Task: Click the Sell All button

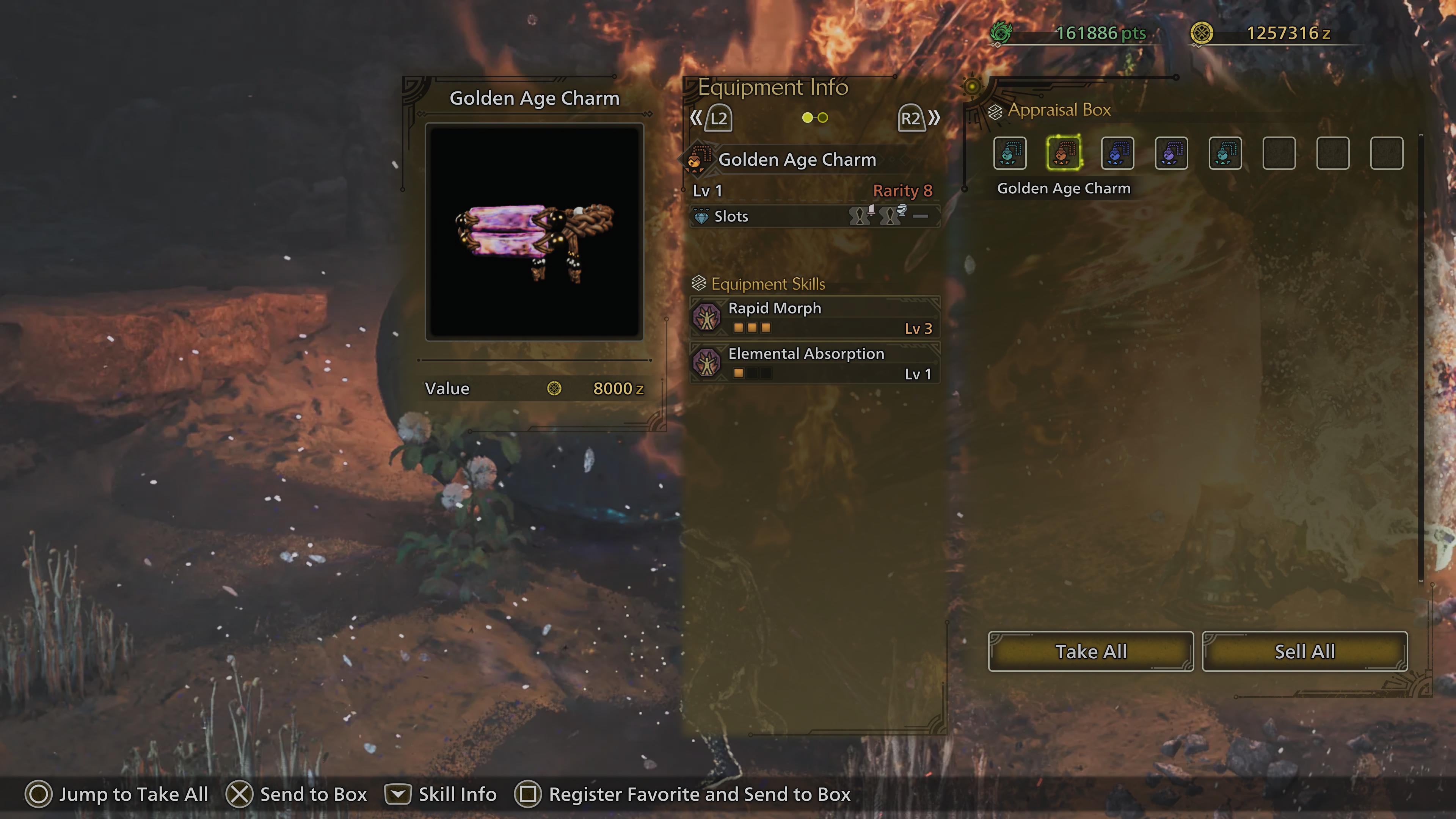Action: (1304, 652)
